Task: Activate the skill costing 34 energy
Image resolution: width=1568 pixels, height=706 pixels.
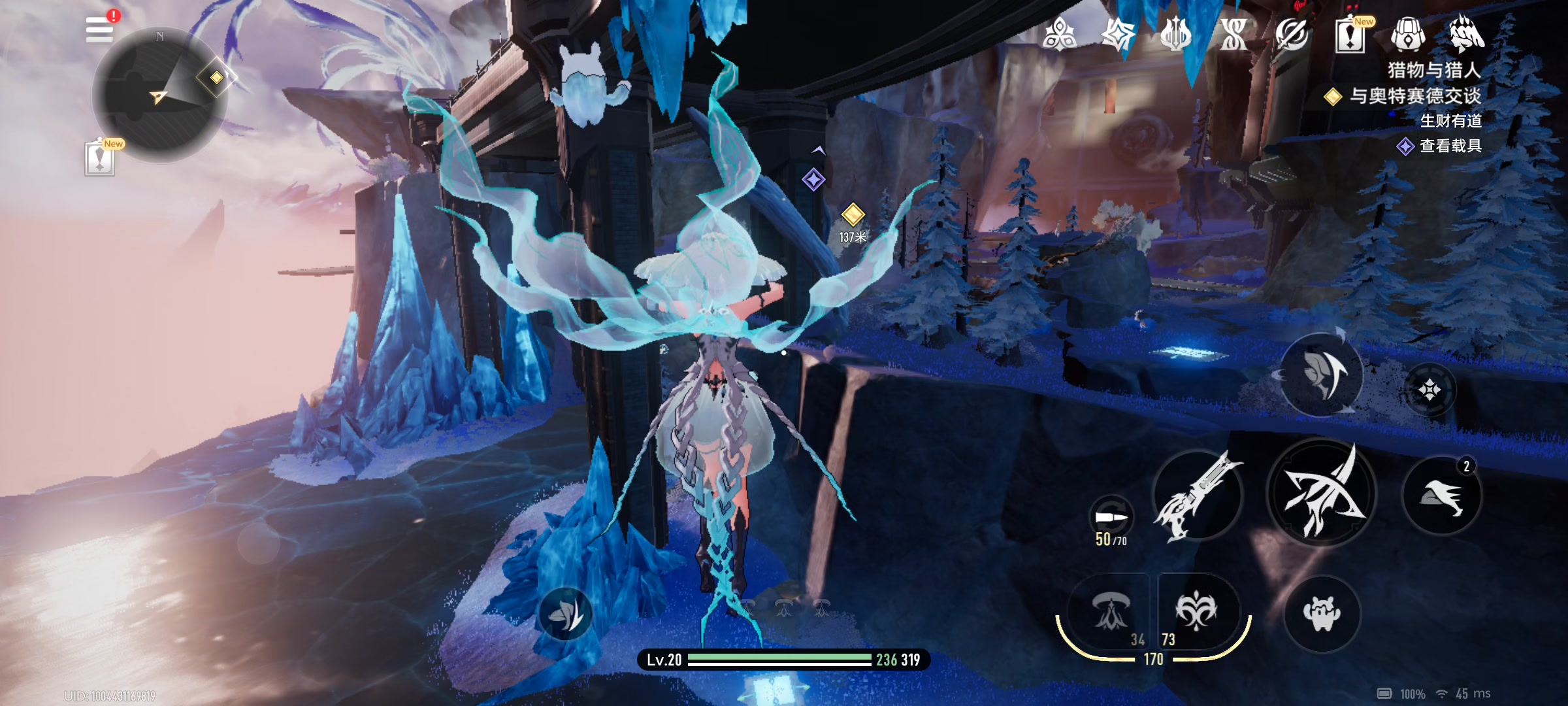Action: click(1110, 613)
